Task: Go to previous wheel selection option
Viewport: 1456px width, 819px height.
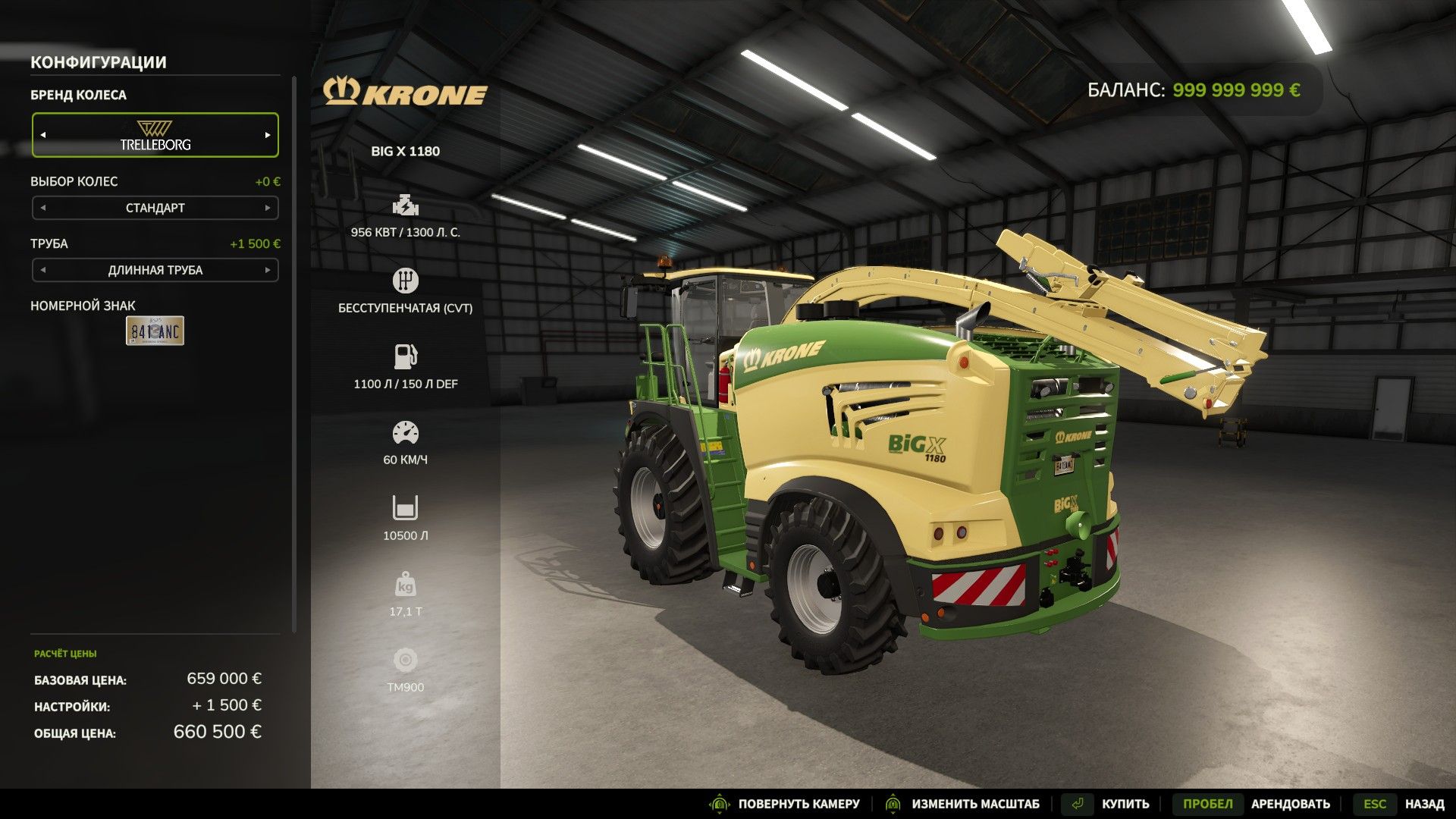Action: pyautogui.click(x=43, y=208)
